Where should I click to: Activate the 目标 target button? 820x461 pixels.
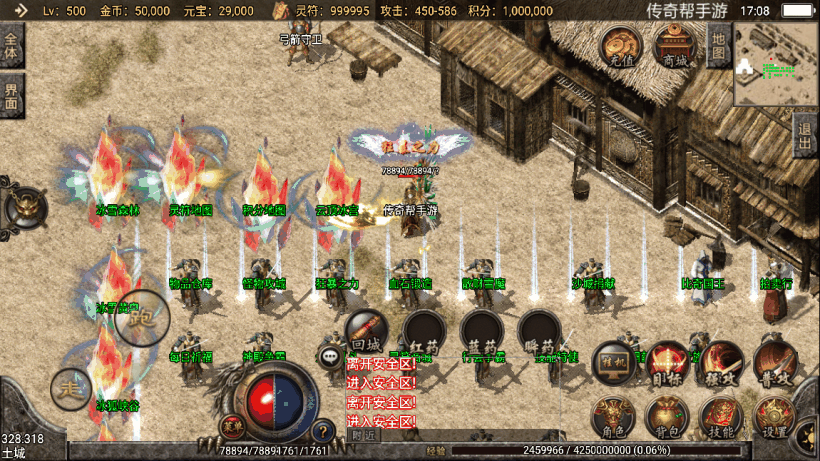point(667,364)
